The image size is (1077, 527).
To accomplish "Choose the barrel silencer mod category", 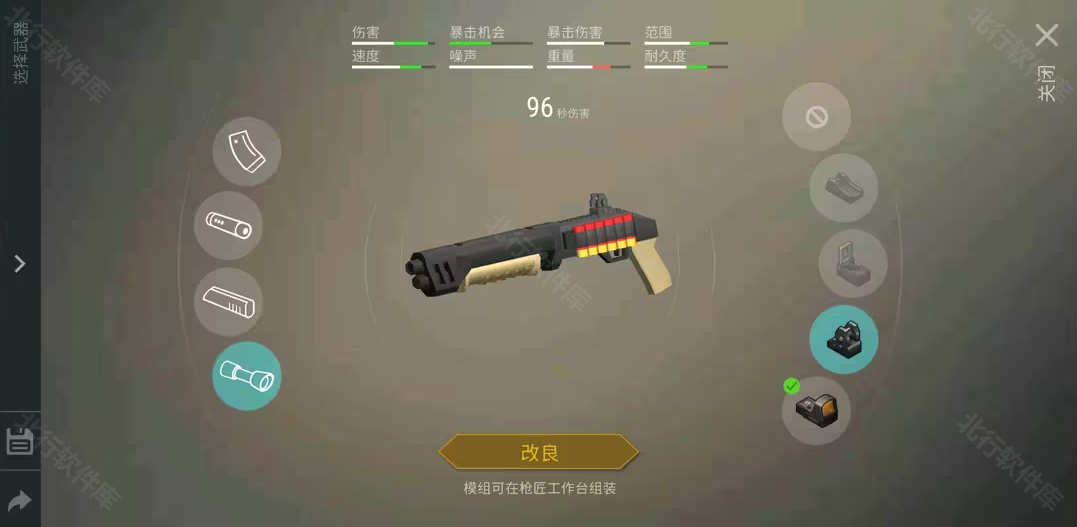I will [228, 226].
